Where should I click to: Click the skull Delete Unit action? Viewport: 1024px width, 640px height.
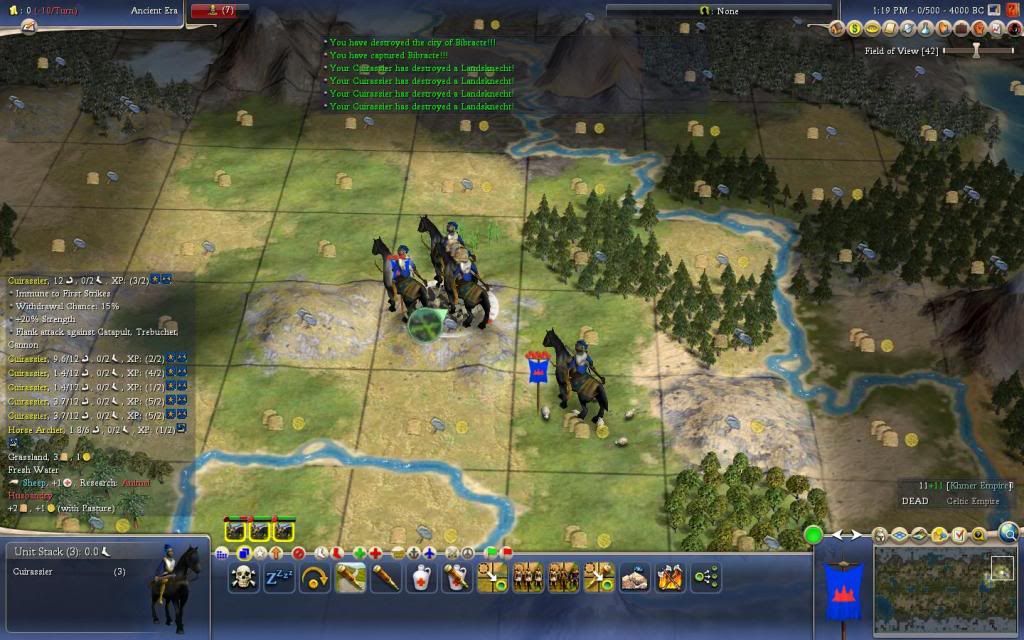point(243,577)
